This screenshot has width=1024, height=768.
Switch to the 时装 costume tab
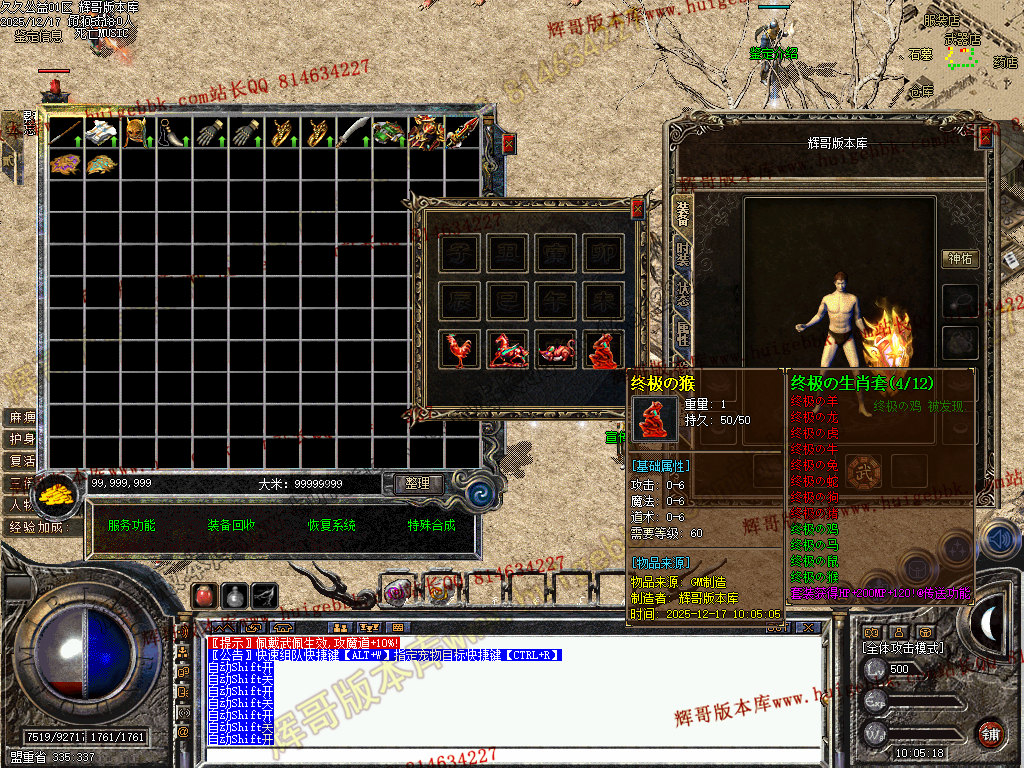coord(682,255)
